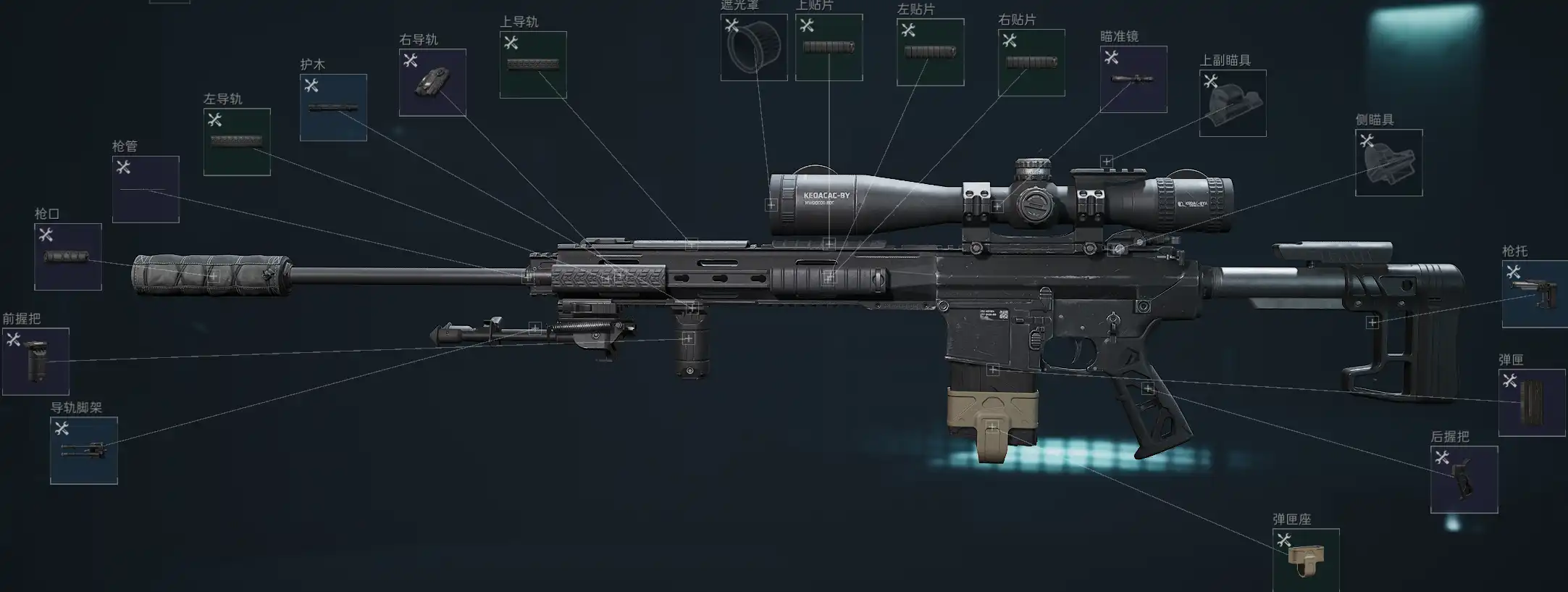
Task: Open the 弹匣座 magazine well slot
Action: click(x=1306, y=560)
